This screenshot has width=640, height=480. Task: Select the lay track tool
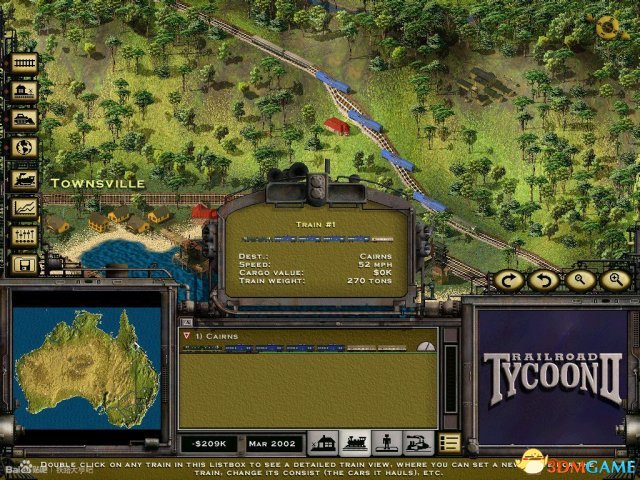[23, 63]
